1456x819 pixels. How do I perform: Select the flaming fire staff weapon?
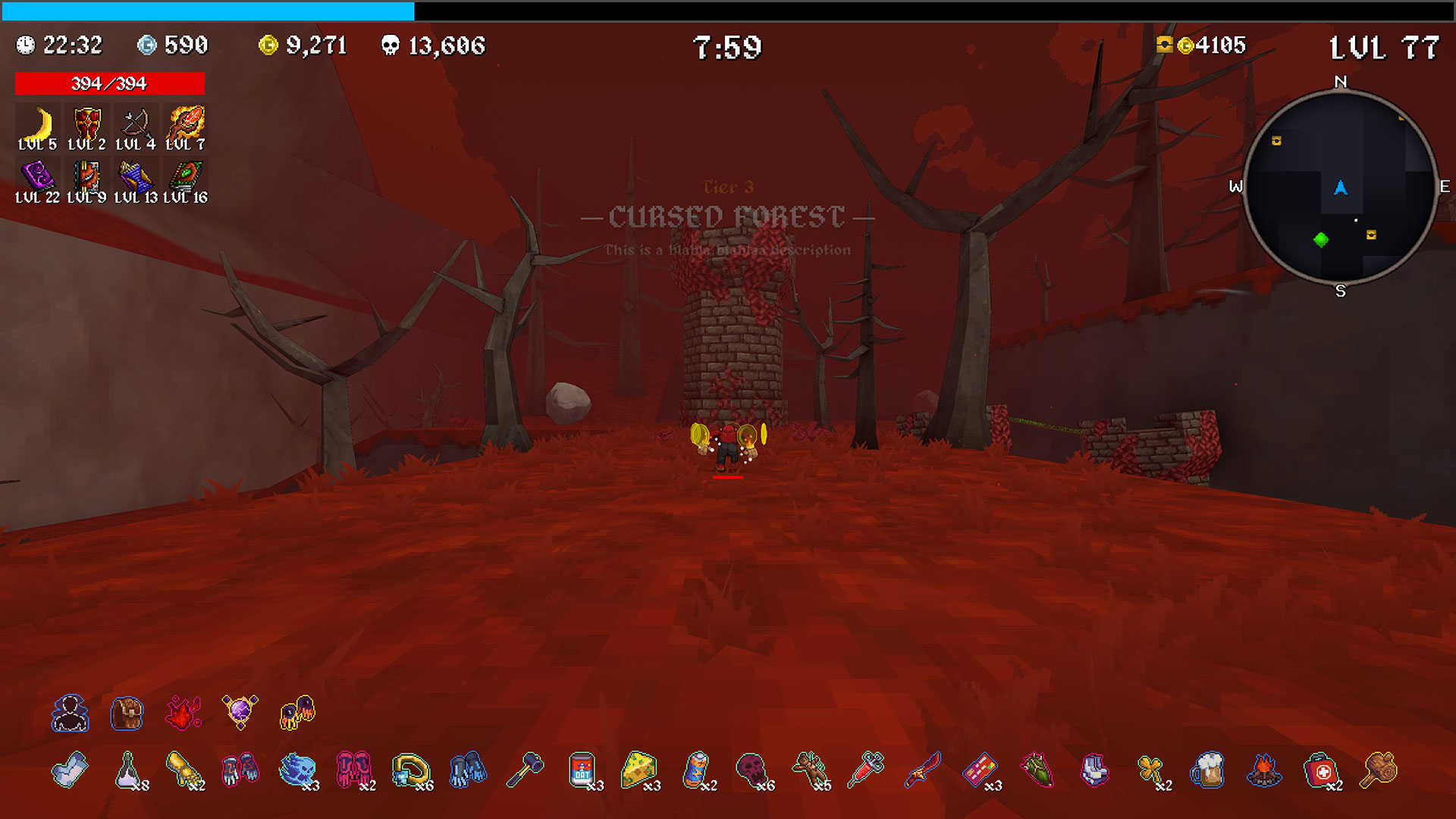186,124
